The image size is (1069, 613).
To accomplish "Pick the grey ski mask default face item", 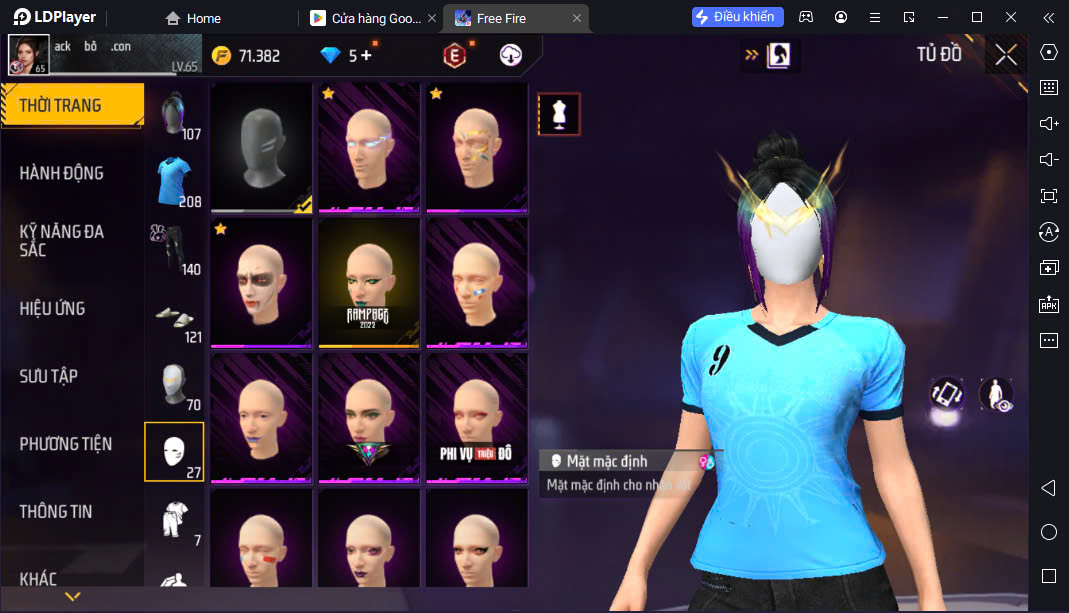I will coord(262,145).
